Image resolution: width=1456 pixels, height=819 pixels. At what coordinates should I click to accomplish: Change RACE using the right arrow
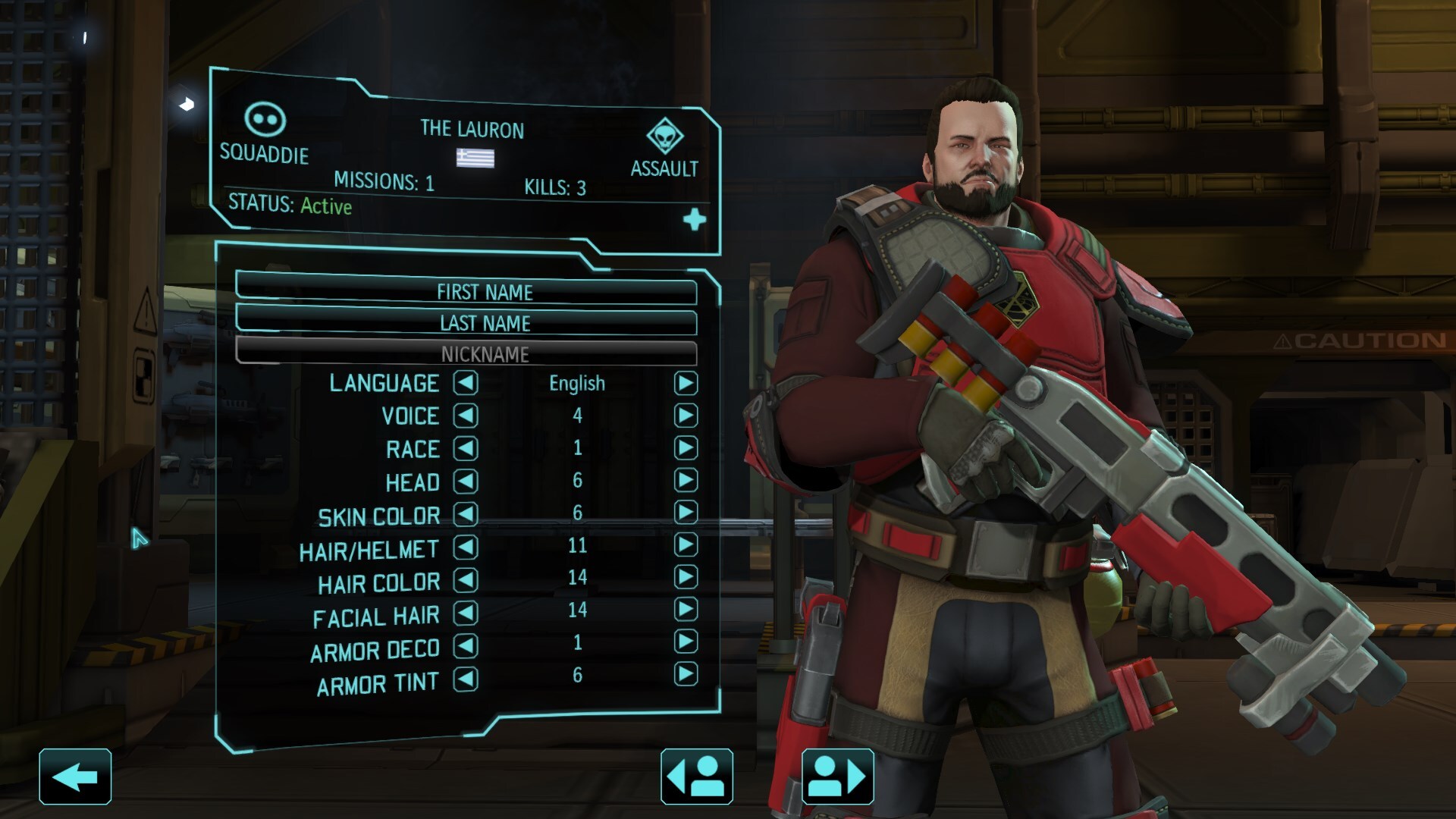(687, 449)
